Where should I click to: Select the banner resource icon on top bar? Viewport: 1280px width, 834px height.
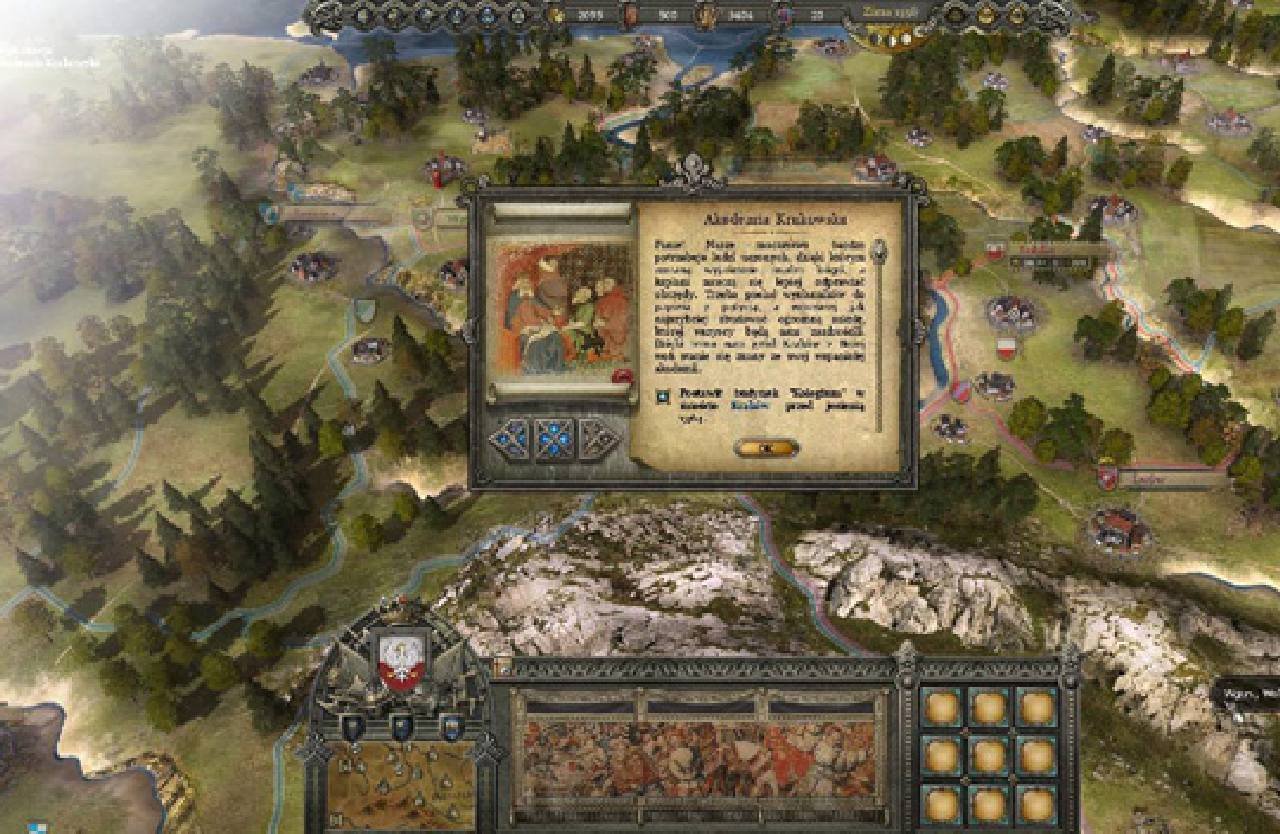point(630,14)
